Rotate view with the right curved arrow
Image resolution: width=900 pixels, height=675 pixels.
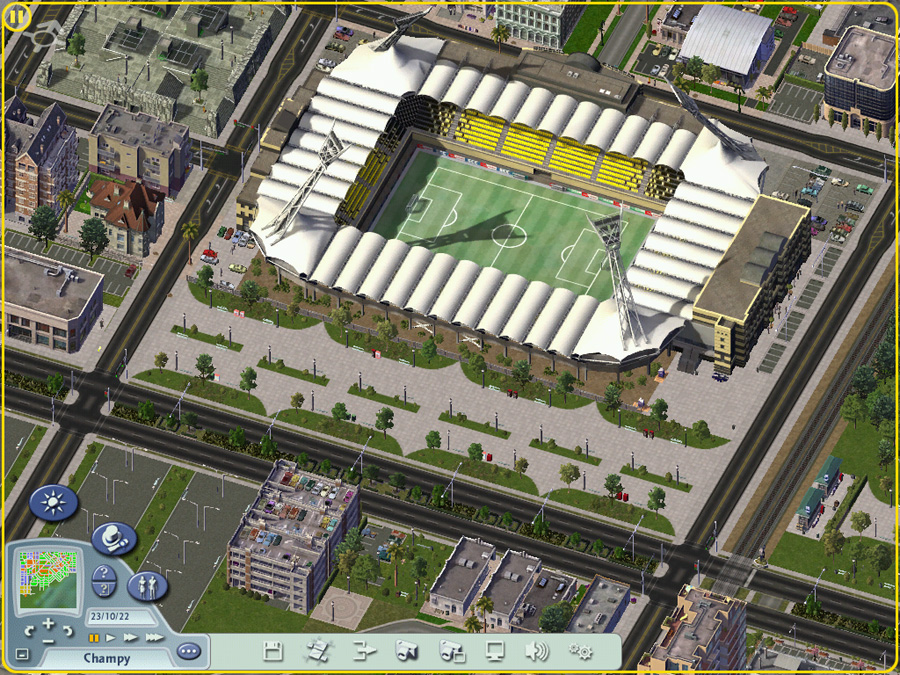pos(68,631)
